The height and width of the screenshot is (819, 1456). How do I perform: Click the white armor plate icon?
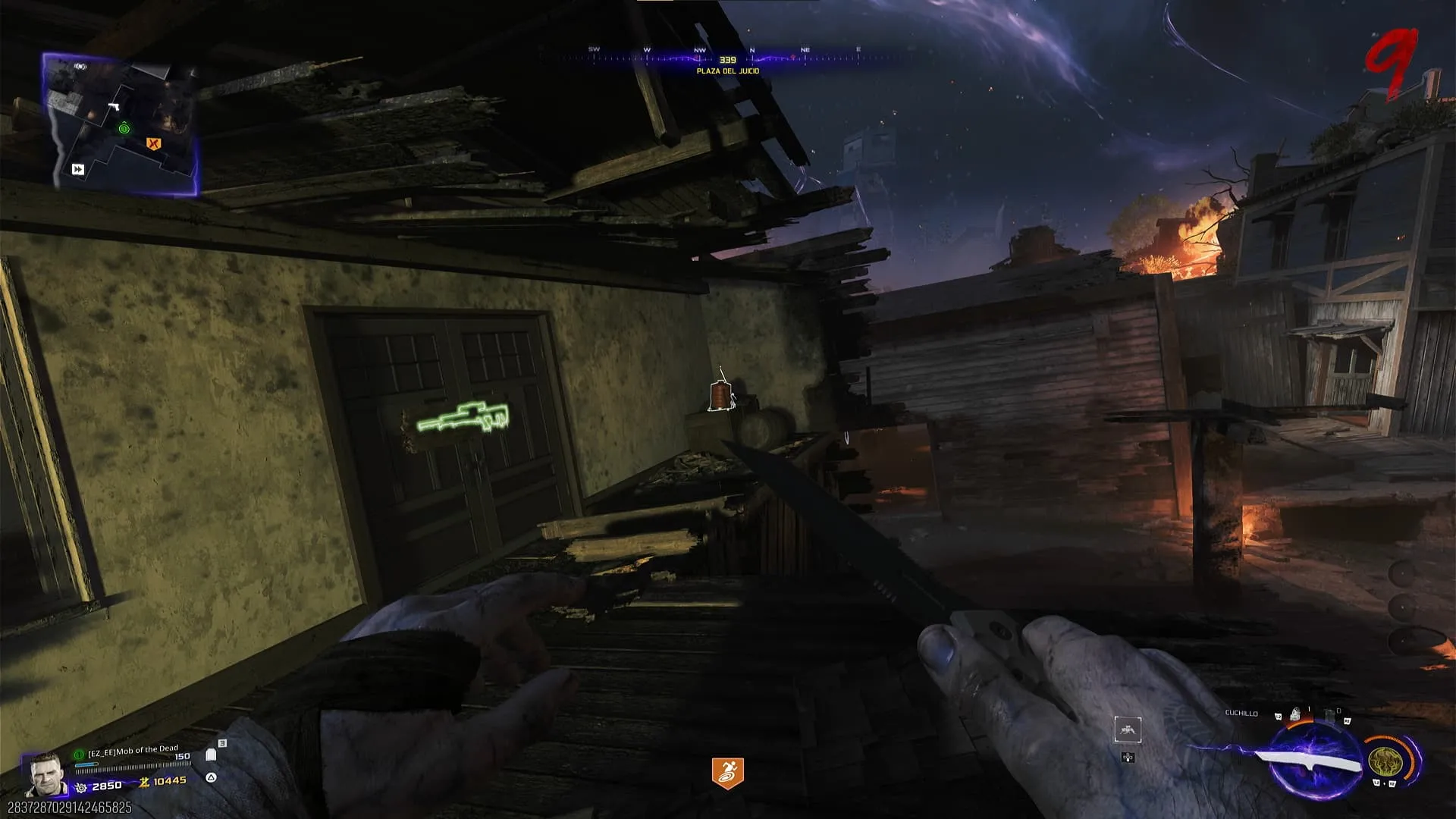tap(211, 755)
